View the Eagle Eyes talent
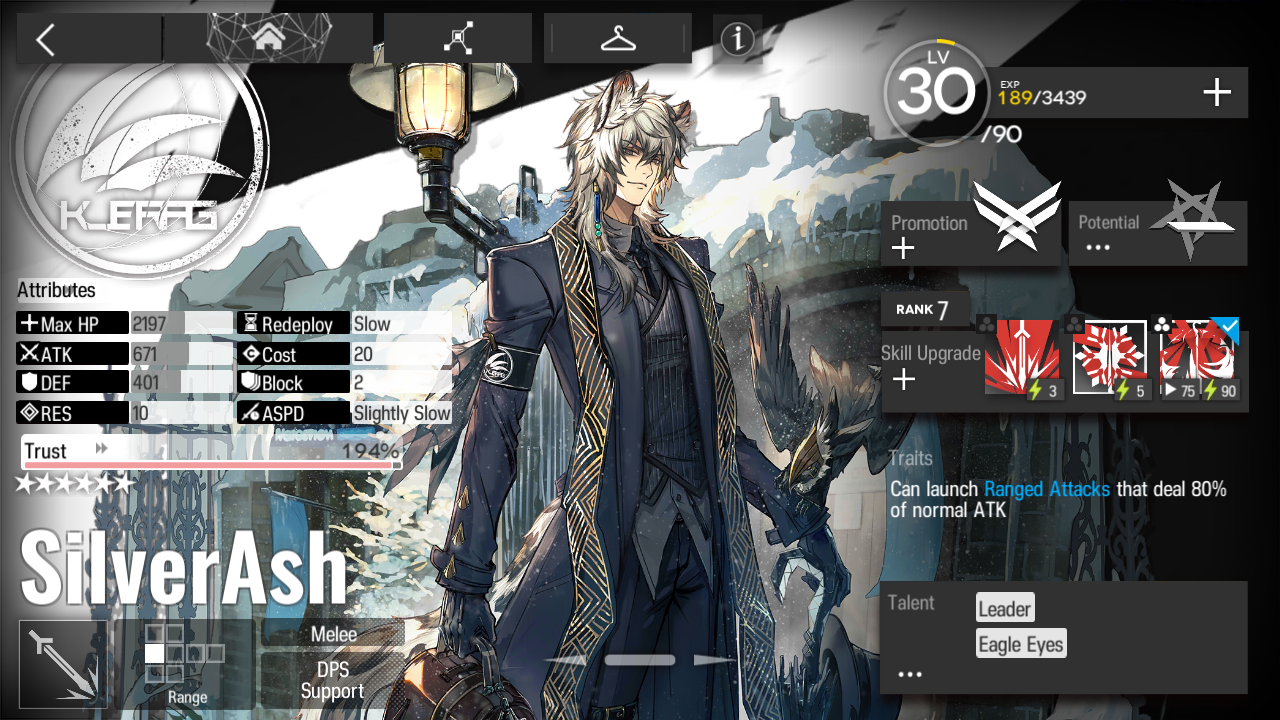The height and width of the screenshot is (720, 1280). [x=1021, y=644]
